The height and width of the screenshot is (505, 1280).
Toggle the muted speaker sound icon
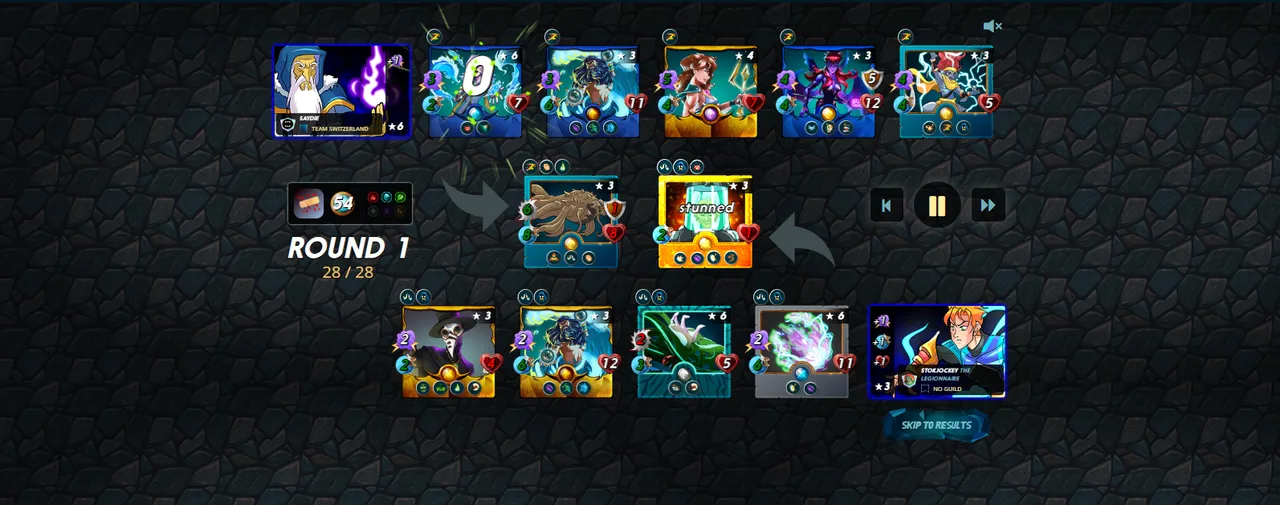click(992, 26)
